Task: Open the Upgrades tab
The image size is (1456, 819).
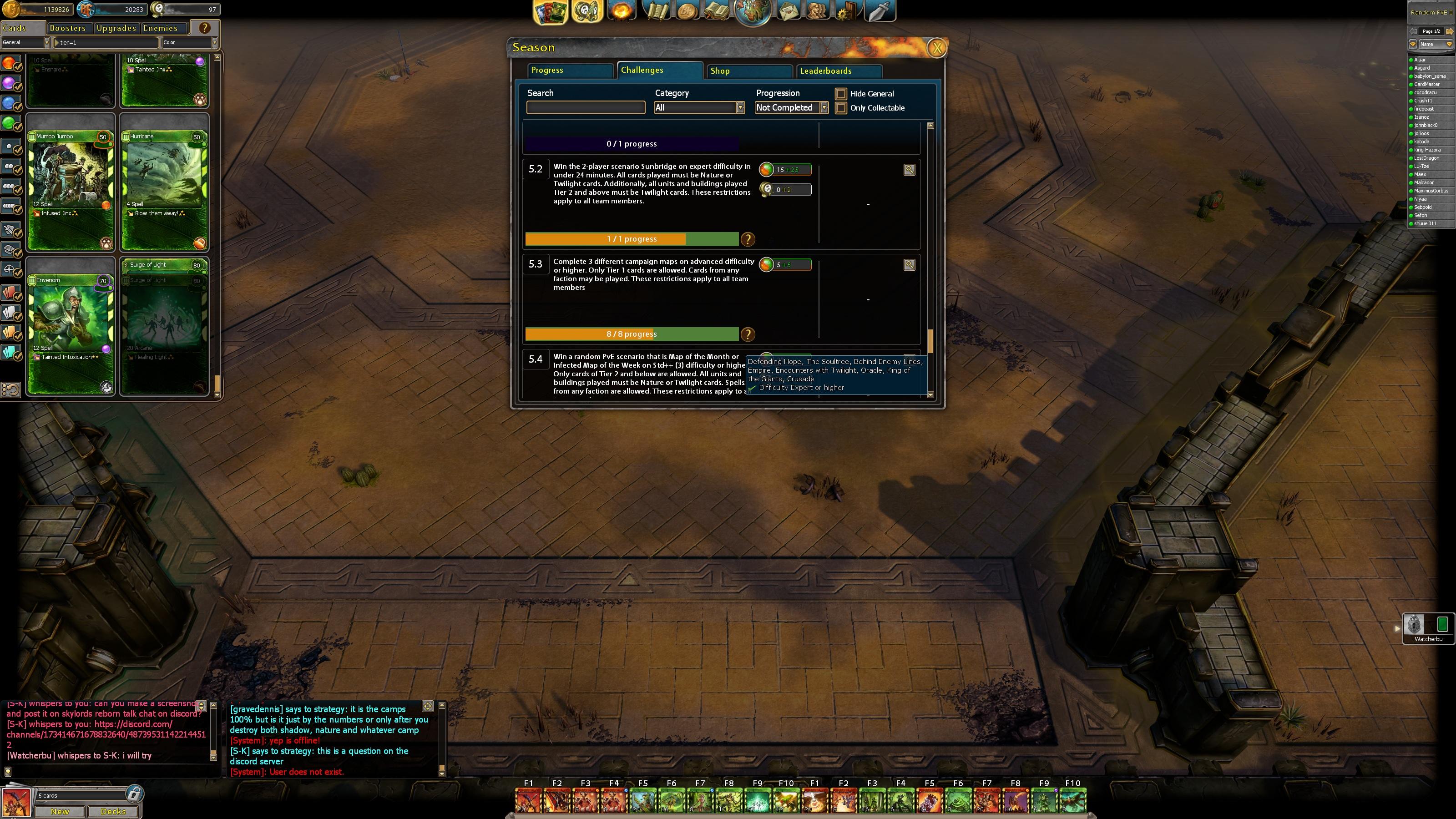Action: tap(116, 28)
